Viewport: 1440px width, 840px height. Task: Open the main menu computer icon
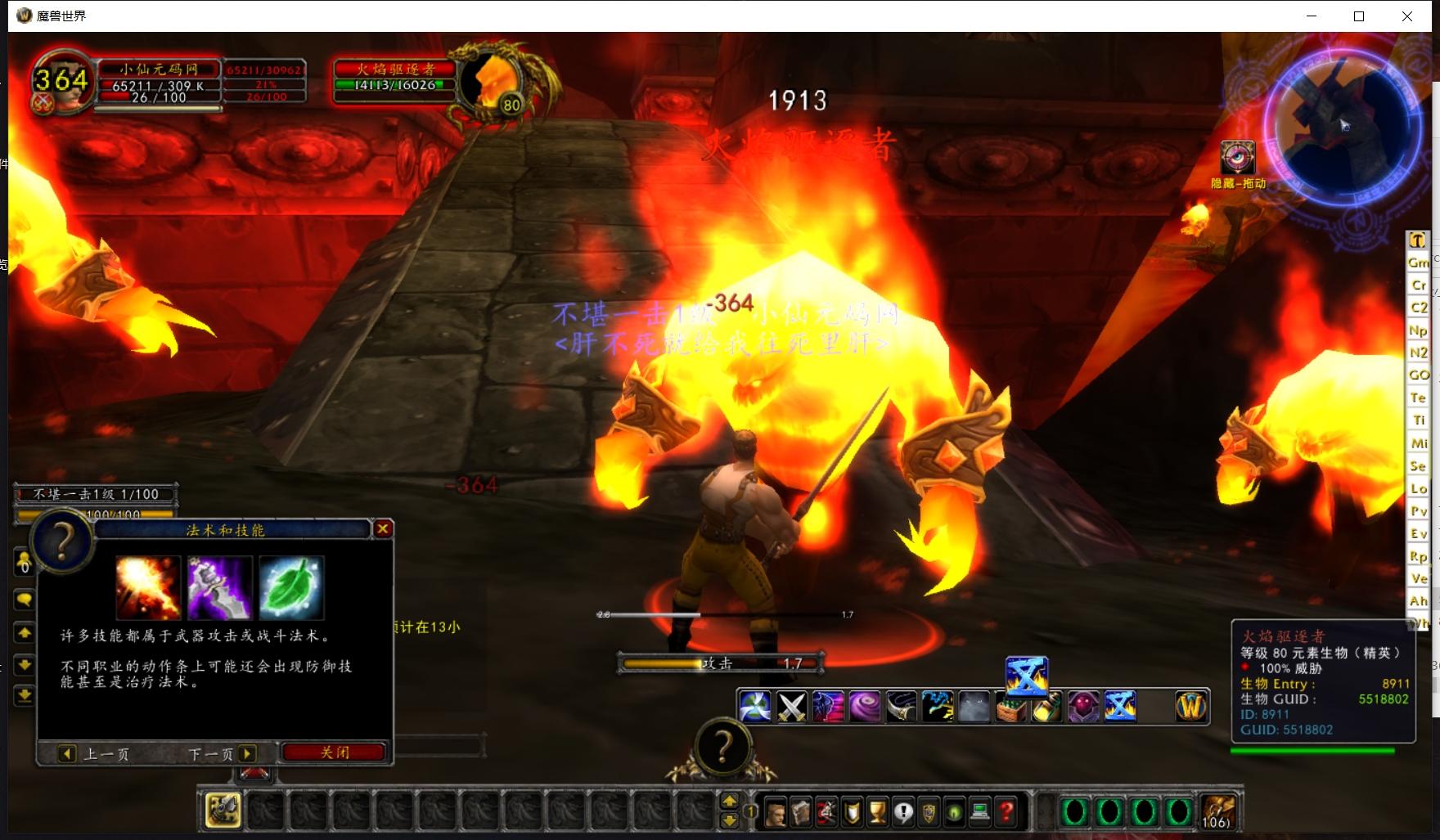pyautogui.click(x=980, y=812)
